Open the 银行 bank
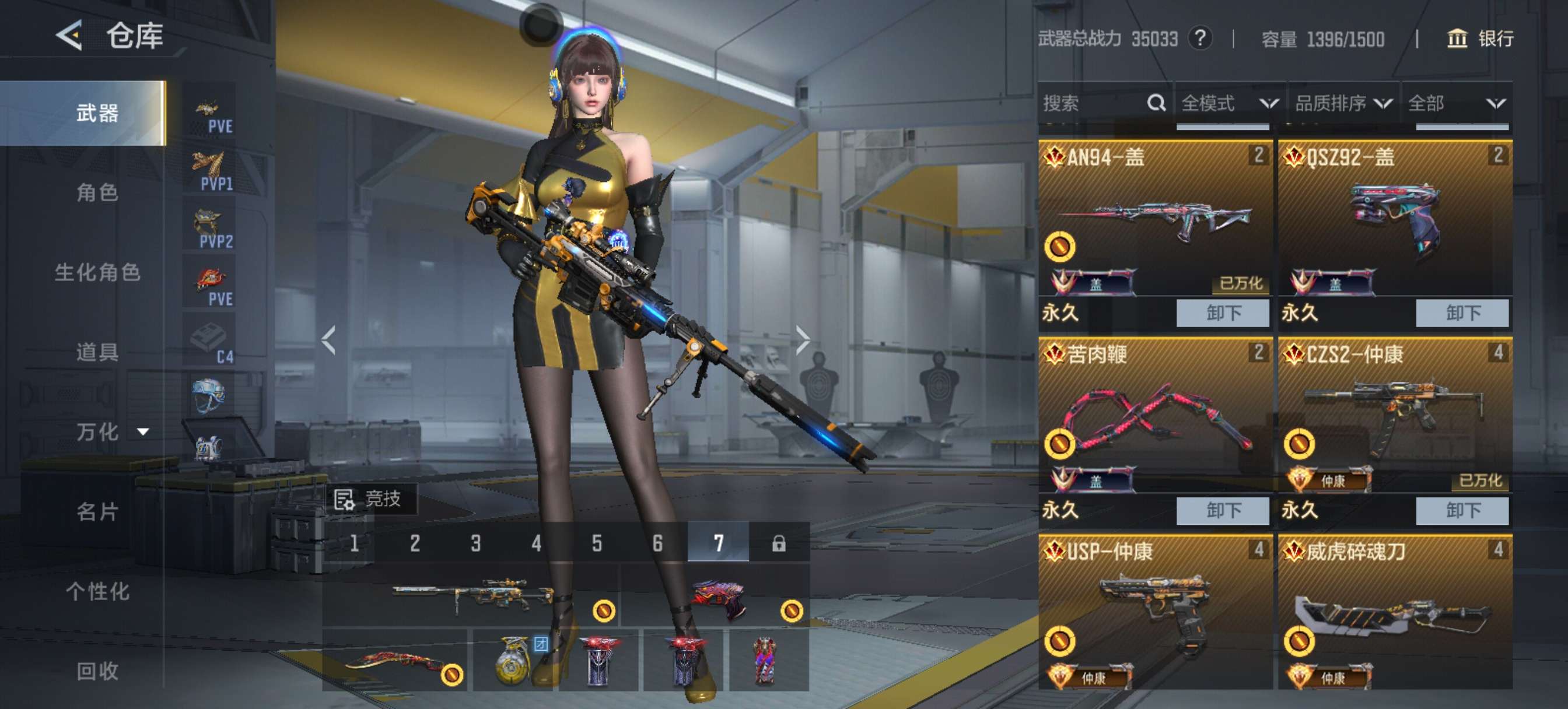Image resolution: width=1568 pixels, height=709 pixels. tap(1479, 39)
